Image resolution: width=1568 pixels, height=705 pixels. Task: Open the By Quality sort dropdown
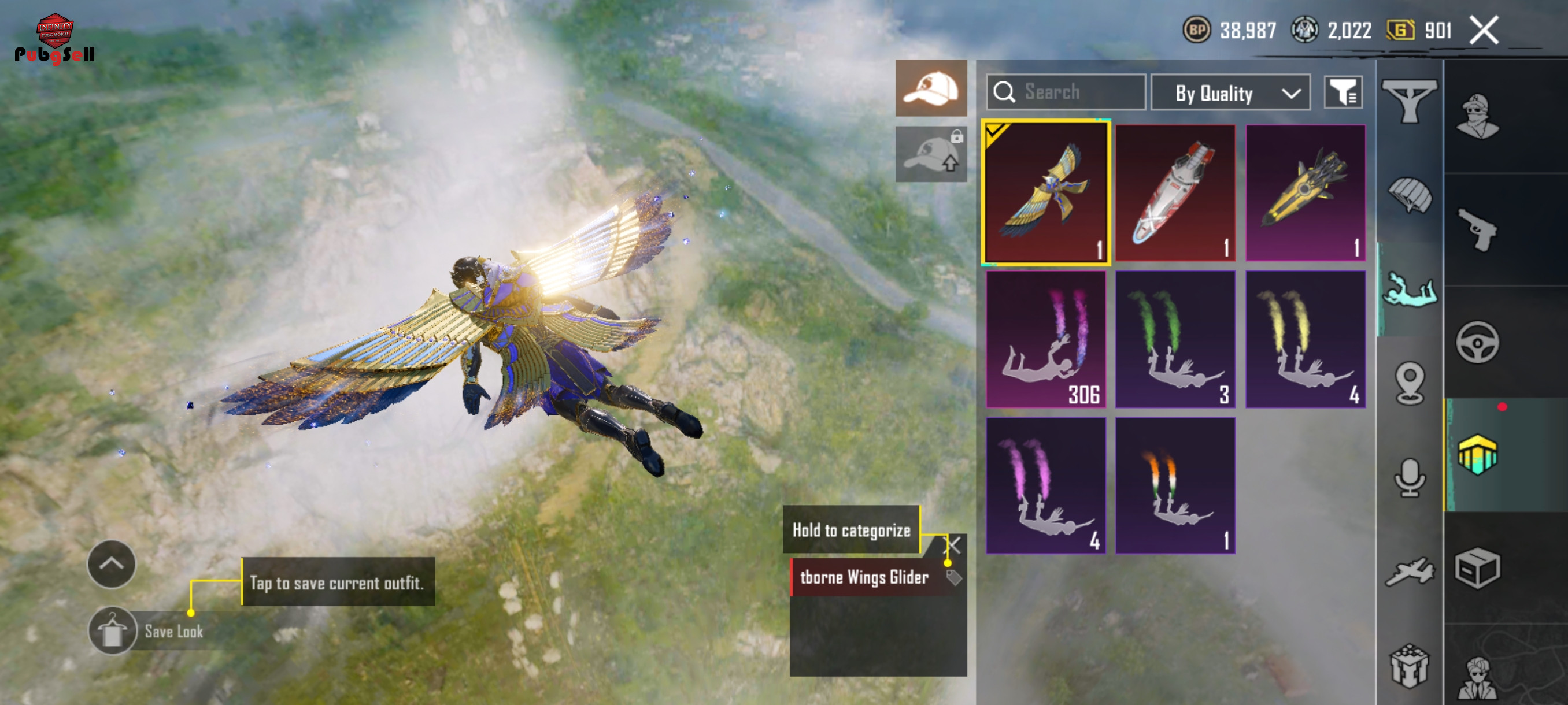[1230, 93]
